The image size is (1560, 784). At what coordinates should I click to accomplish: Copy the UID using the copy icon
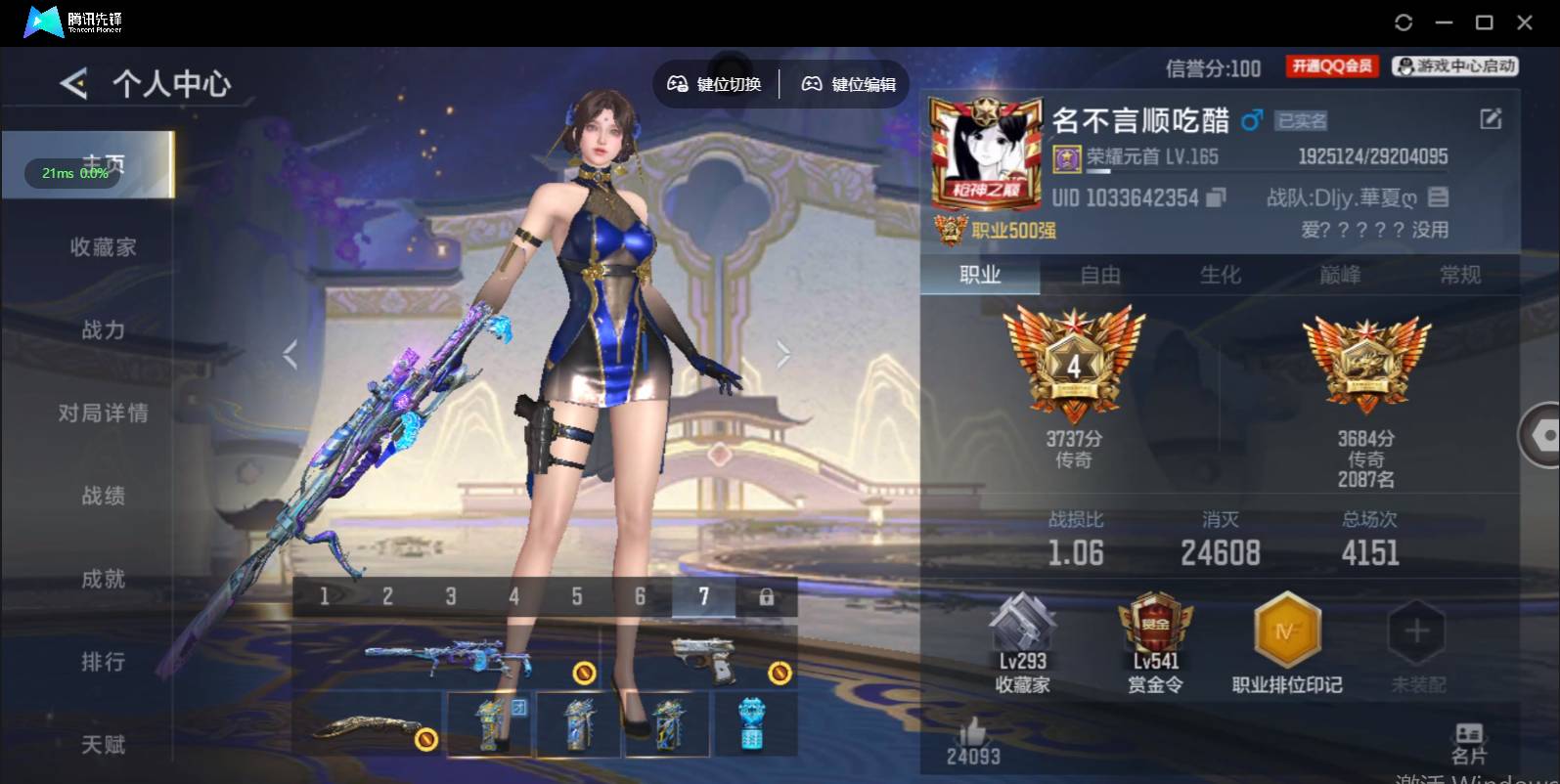[1215, 197]
